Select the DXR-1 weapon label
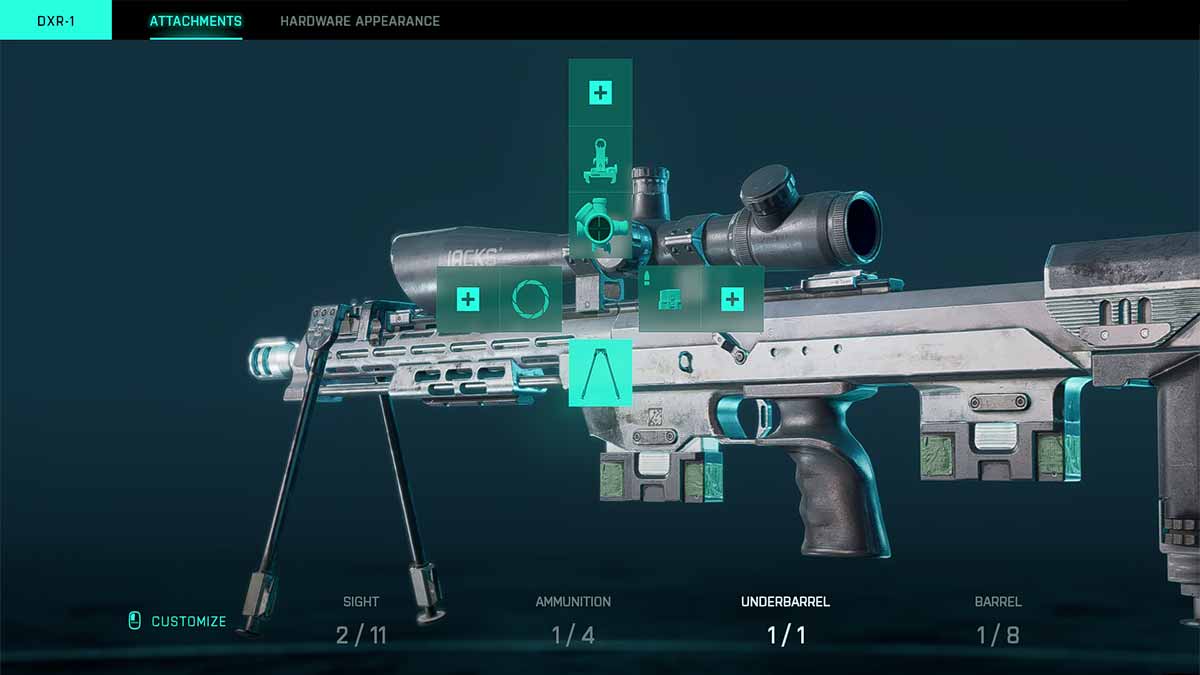Viewport: 1200px width, 675px height. tap(56, 21)
